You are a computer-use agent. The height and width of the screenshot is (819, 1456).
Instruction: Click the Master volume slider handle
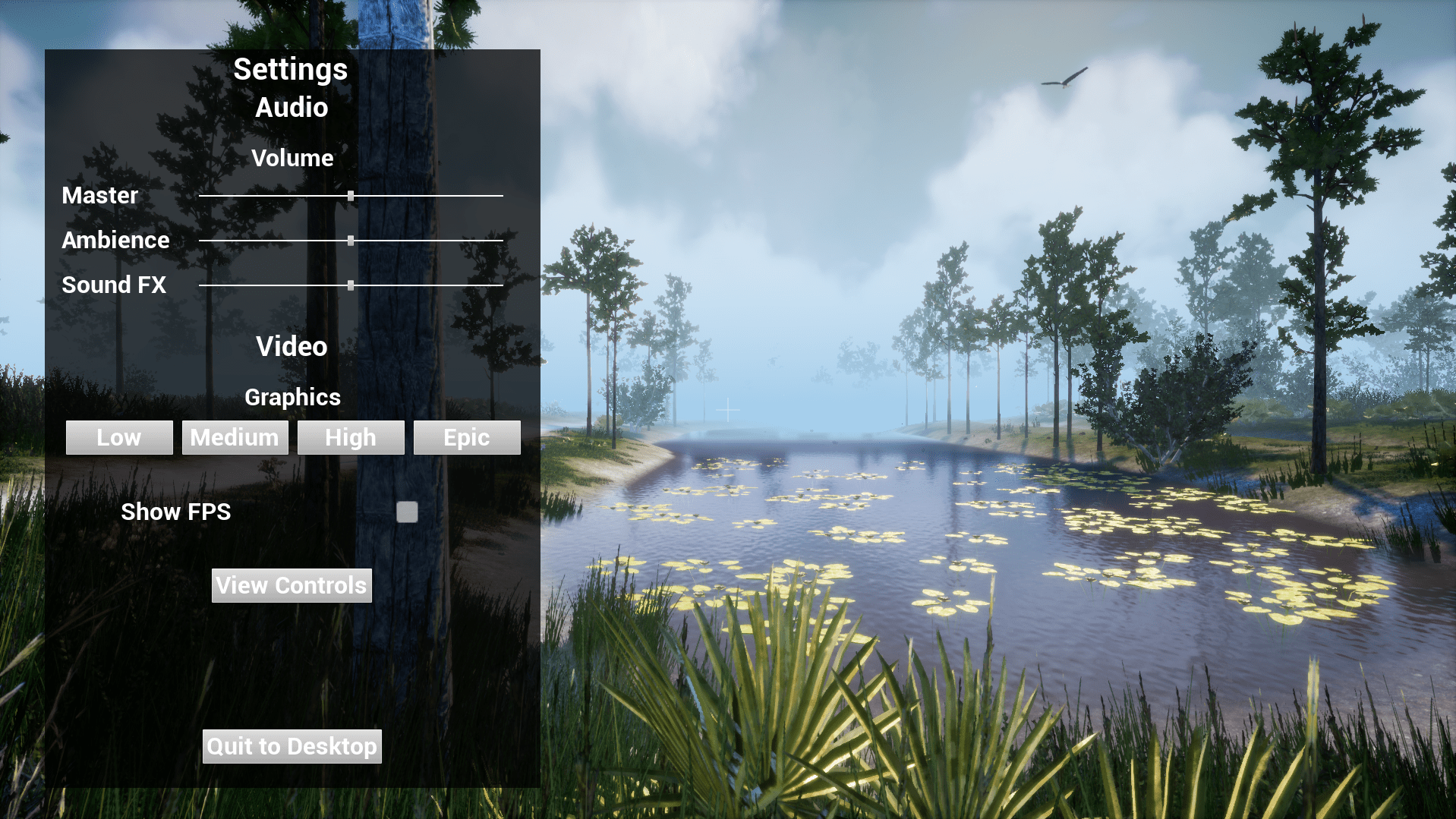point(351,196)
